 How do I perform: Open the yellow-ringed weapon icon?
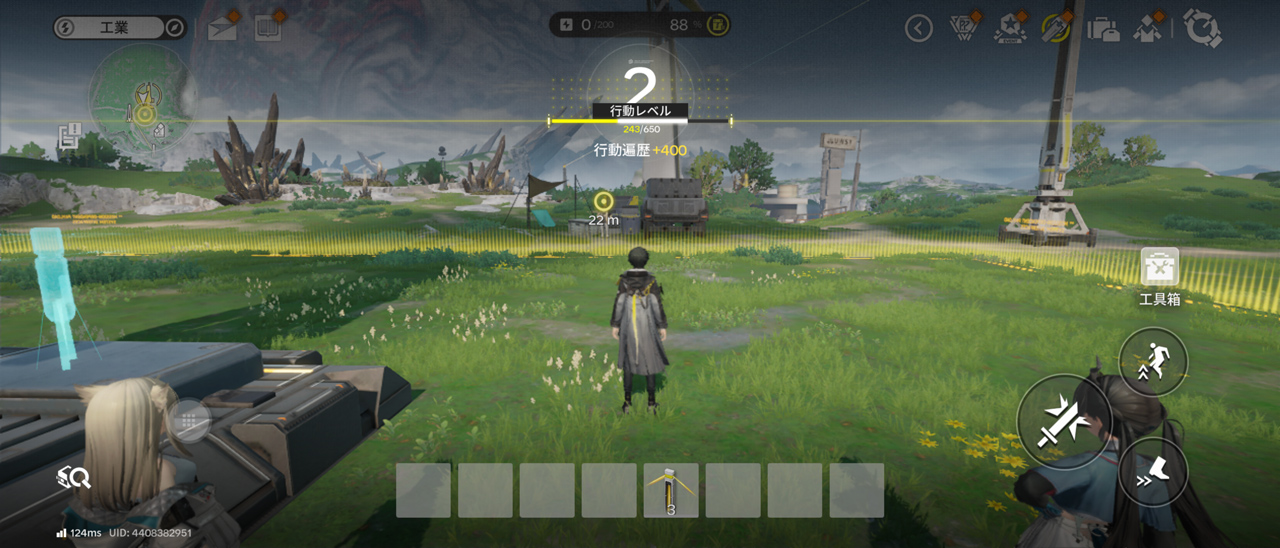(x=1056, y=28)
